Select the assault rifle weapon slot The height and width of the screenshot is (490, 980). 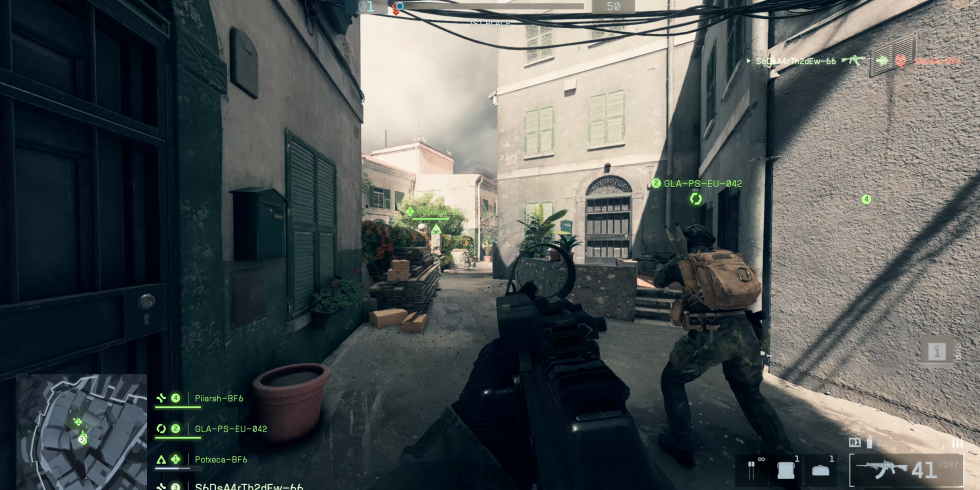tap(879, 469)
